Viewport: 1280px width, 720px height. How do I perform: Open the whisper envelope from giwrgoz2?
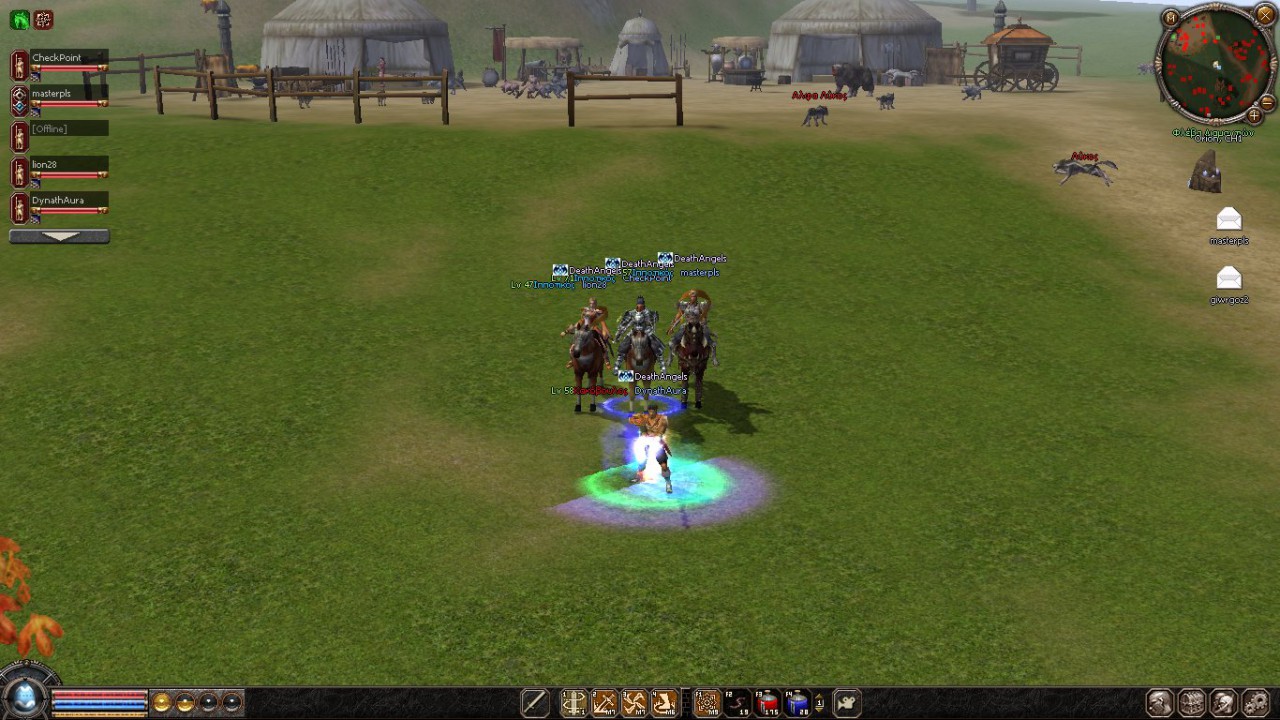click(1228, 278)
